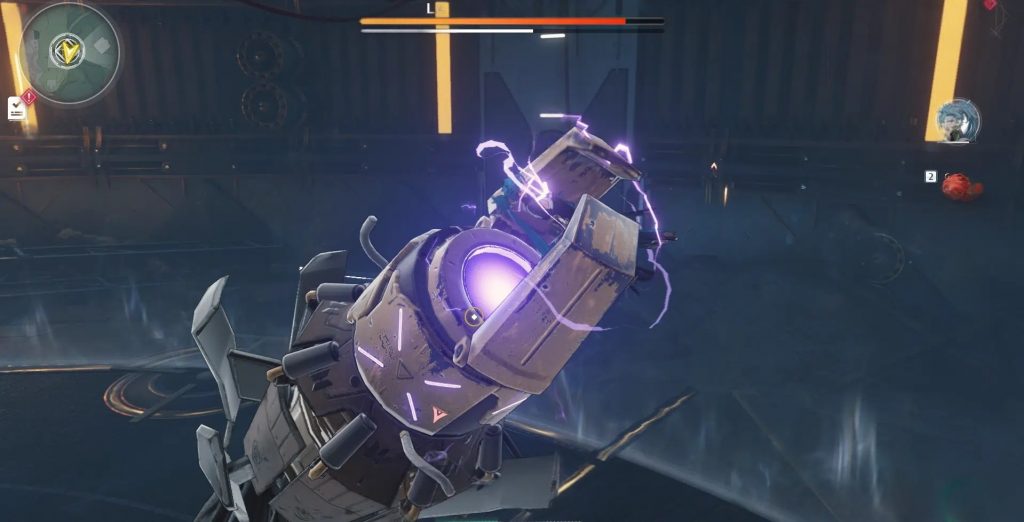Open the circular minimap
This screenshot has height=522, width=1024.
point(69,52)
